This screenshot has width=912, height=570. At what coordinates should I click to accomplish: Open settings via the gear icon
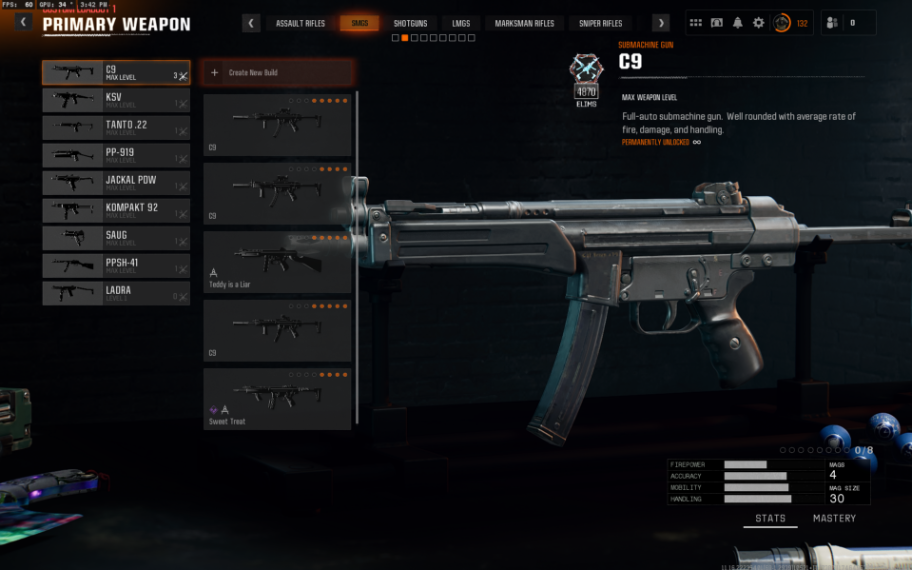click(x=758, y=23)
